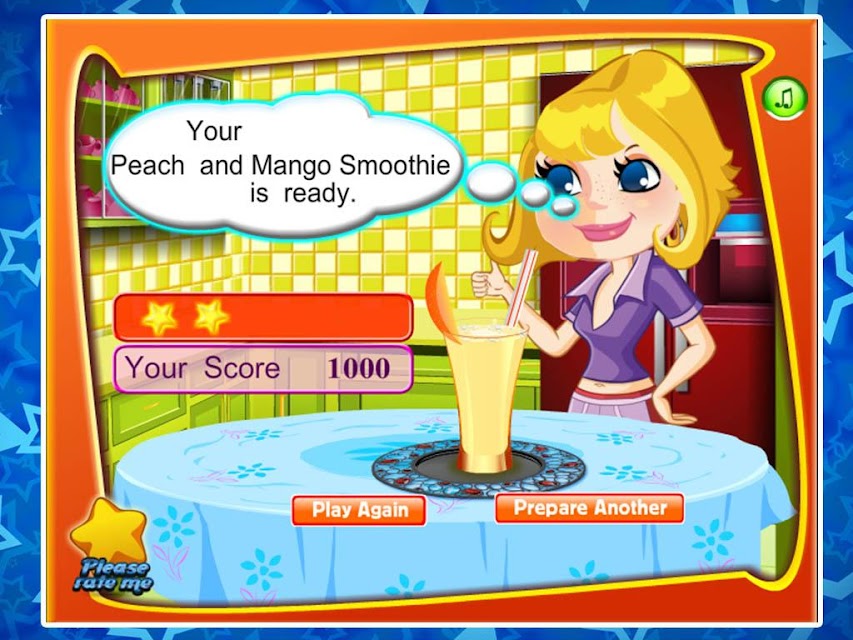Toggle the green music note button

[x=784, y=97]
